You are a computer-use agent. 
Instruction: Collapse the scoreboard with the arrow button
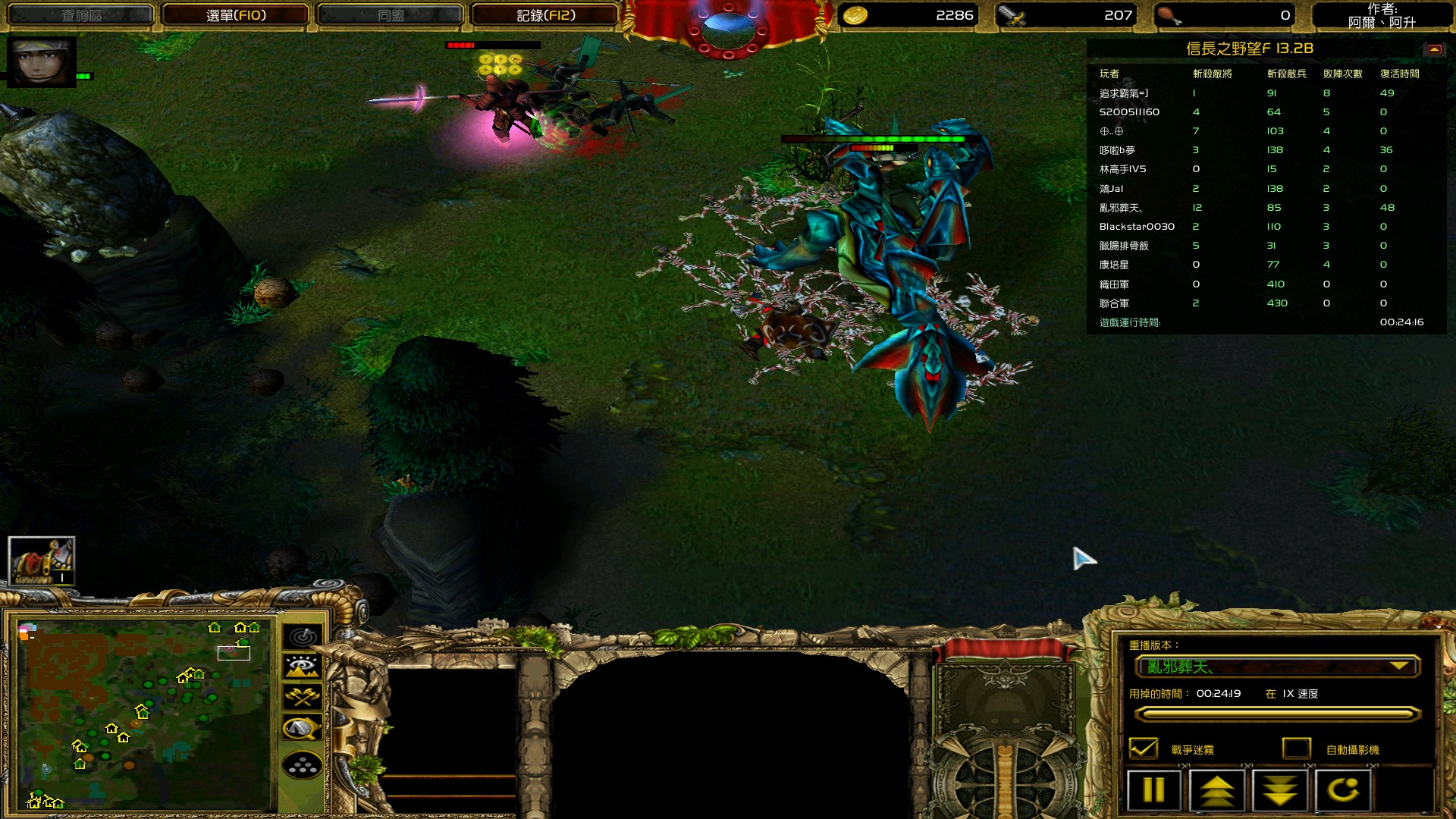coord(1433,49)
